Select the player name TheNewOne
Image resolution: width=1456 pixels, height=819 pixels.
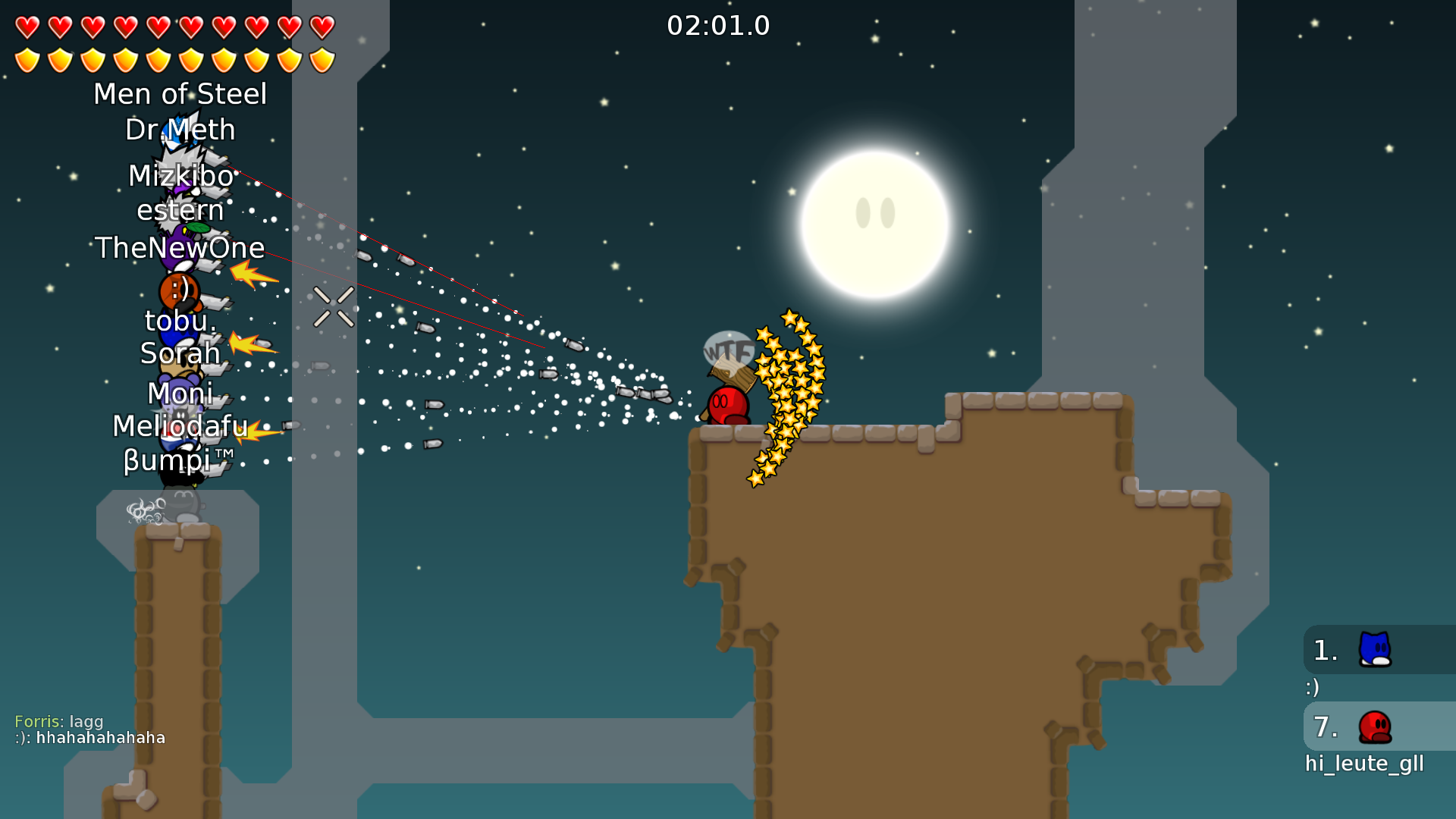click(180, 248)
